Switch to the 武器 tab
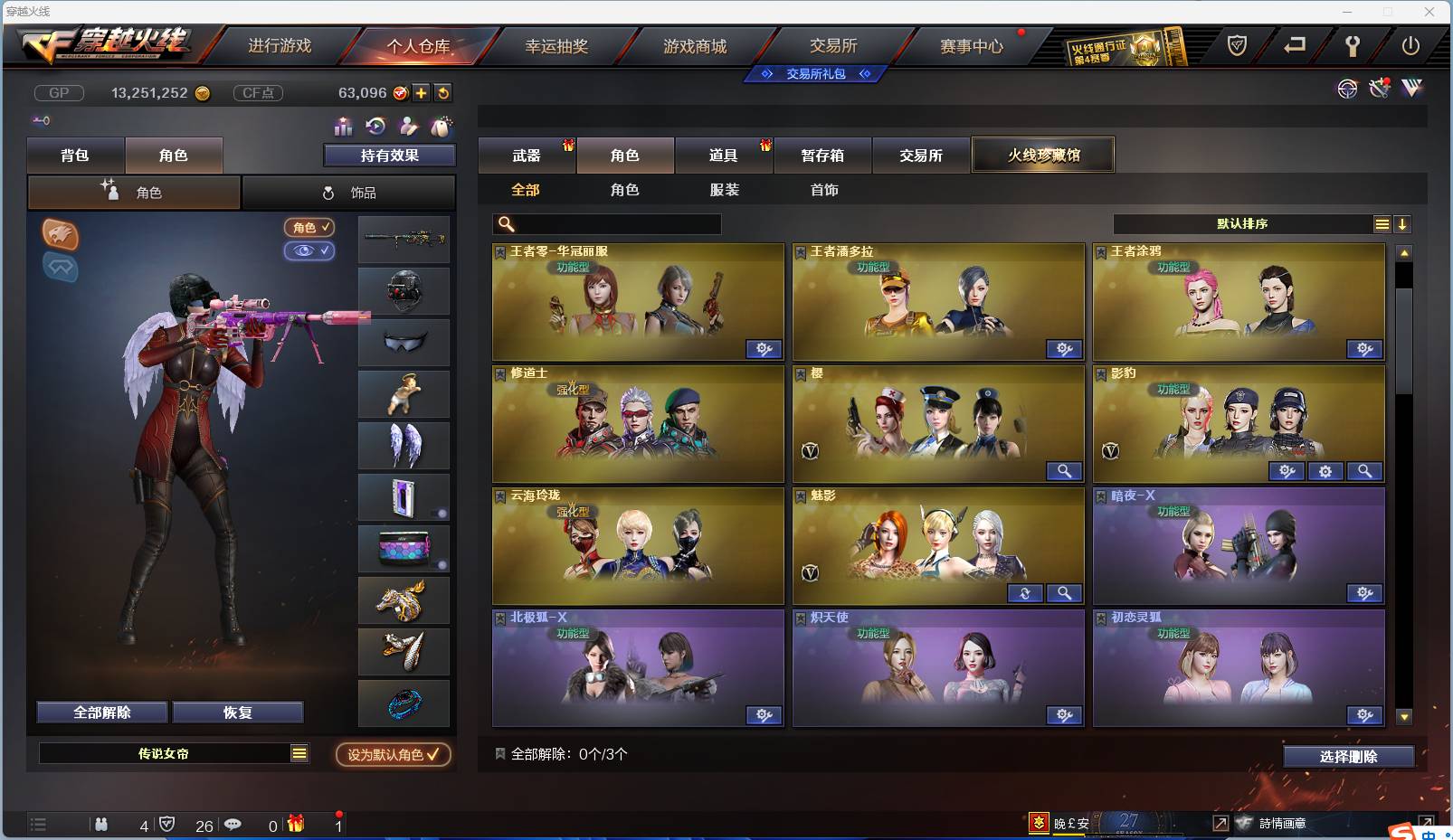The width and height of the screenshot is (1453, 840). point(527,155)
